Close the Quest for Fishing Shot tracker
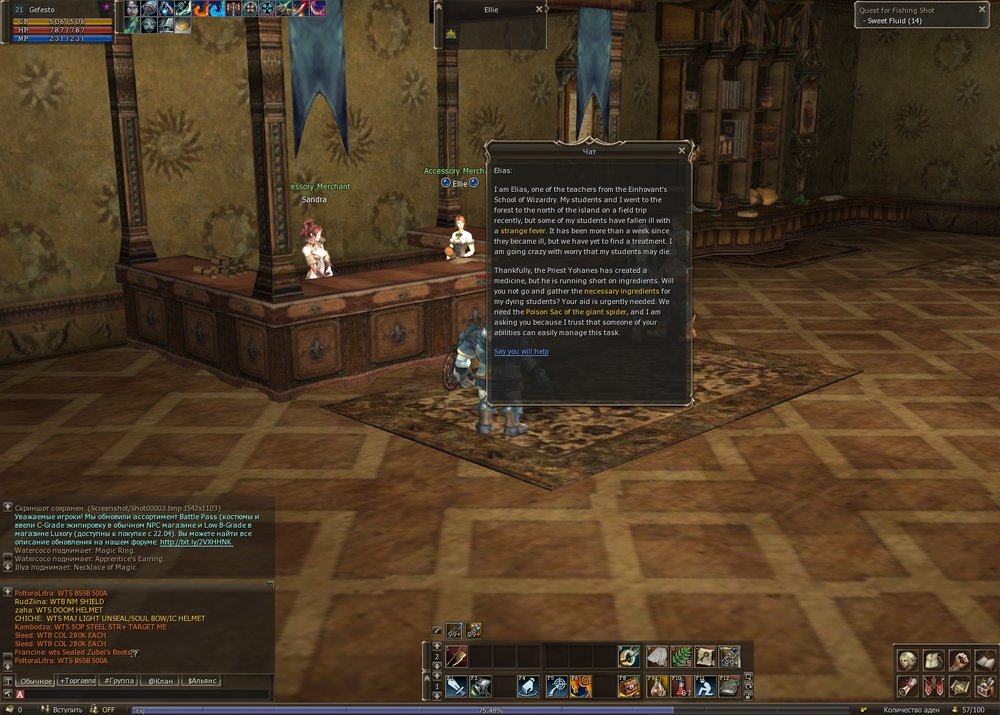Image resolution: width=1000 pixels, height=715 pixels. [x=982, y=9]
